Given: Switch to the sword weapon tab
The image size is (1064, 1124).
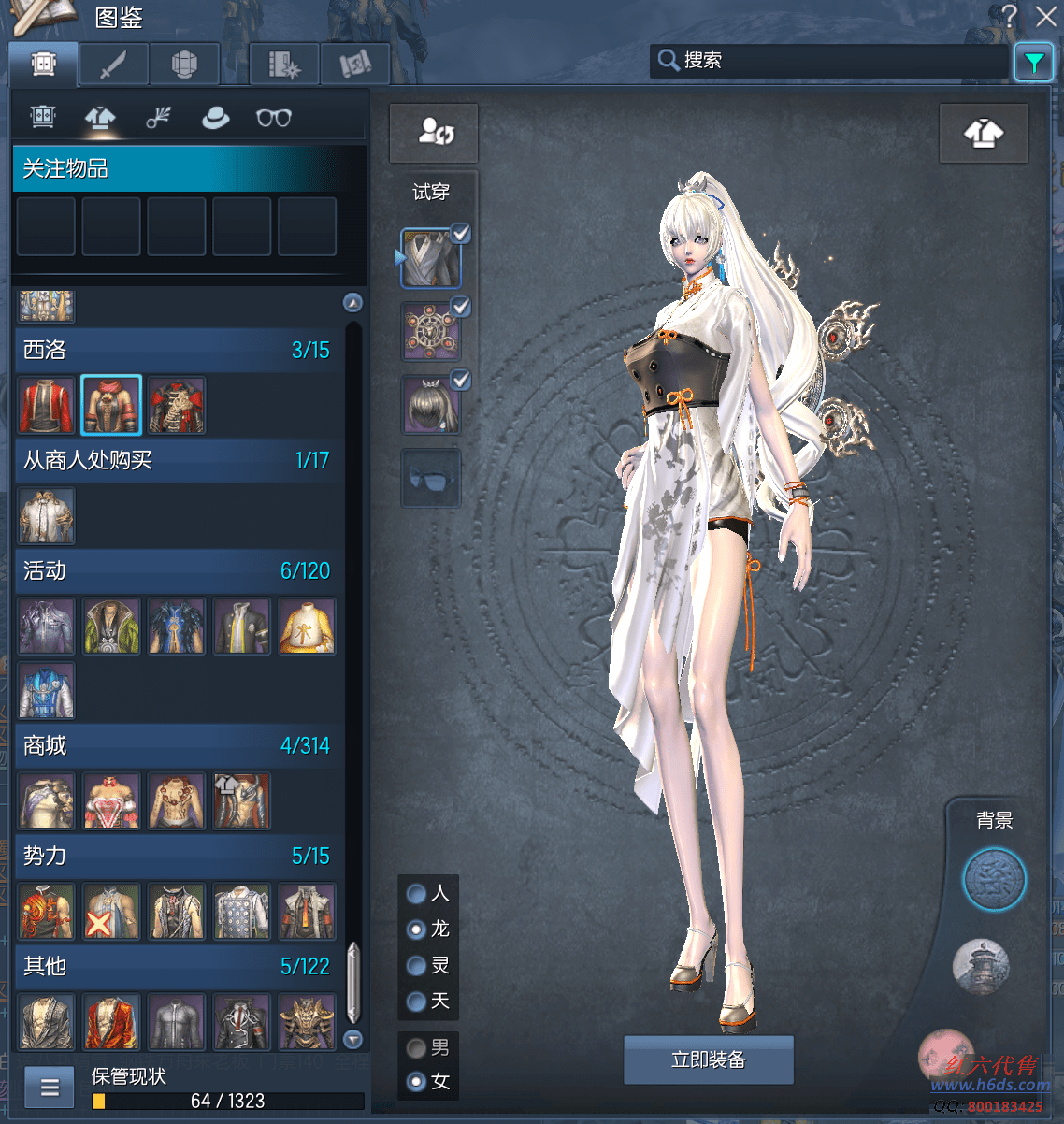Looking at the screenshot, I should coord(113,64).
